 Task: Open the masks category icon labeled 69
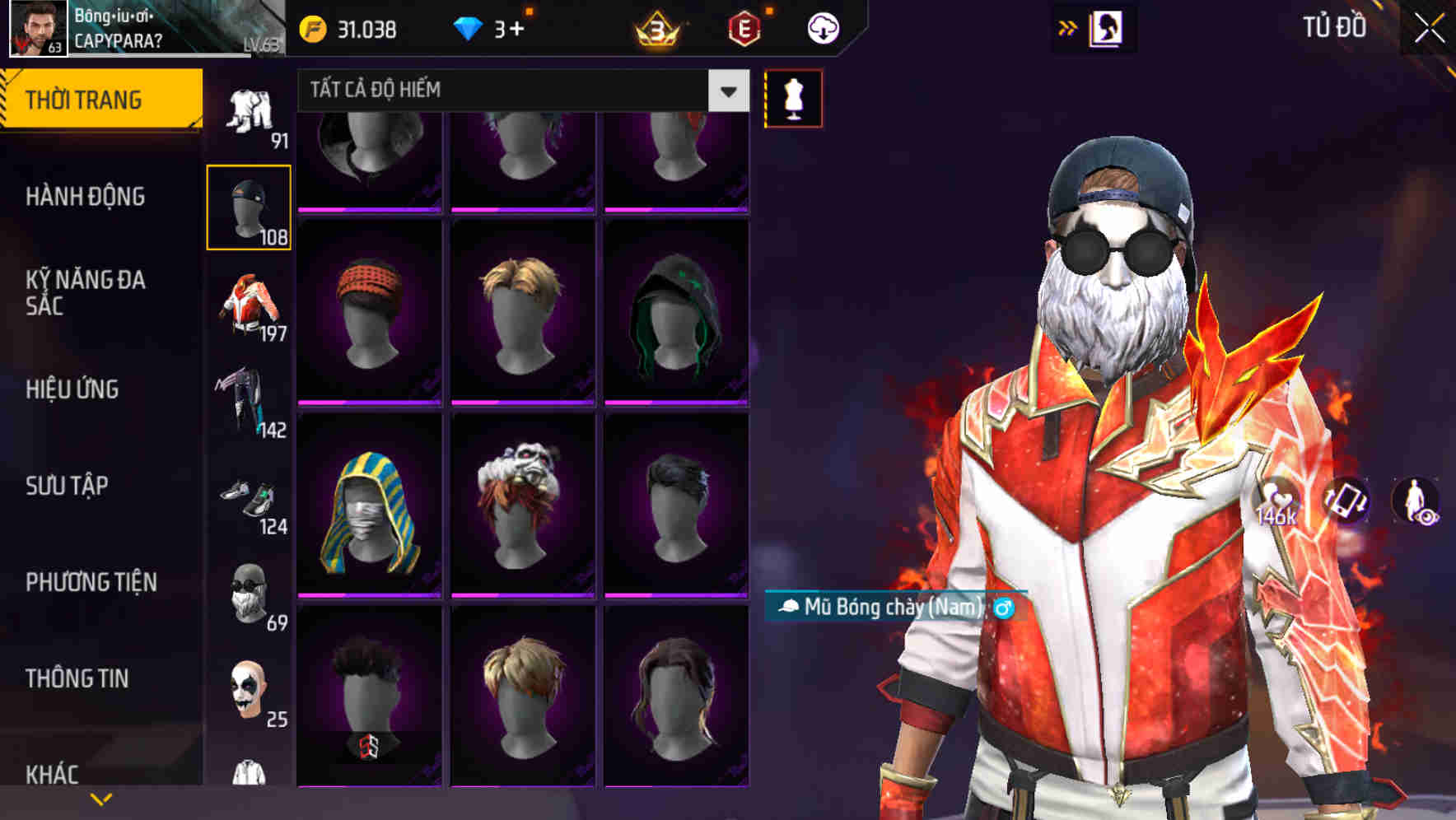click(x=249, y=591)
